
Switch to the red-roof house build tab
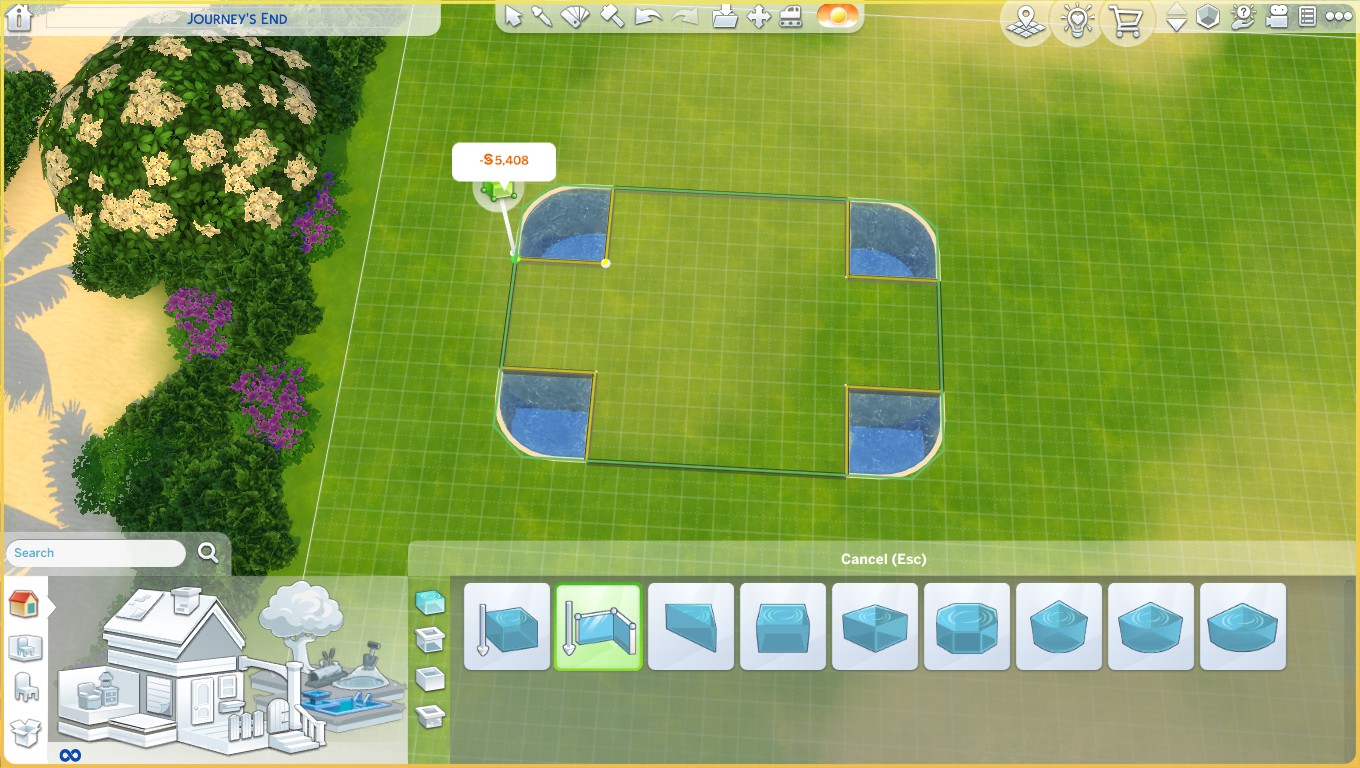point(23,604)
